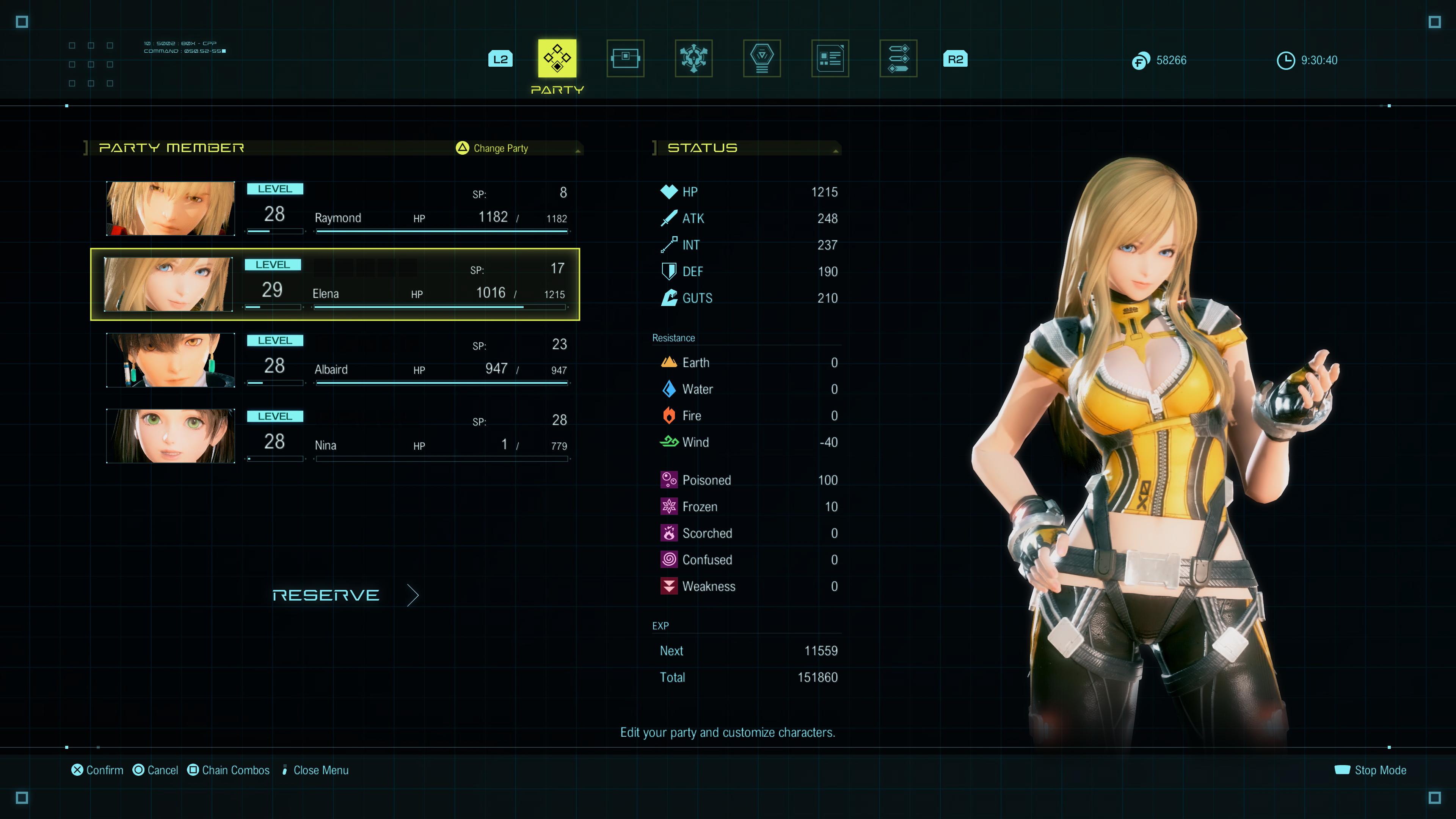
Task: Click the Change Party option
Action: pyautogui.click(x=492, y=148)
